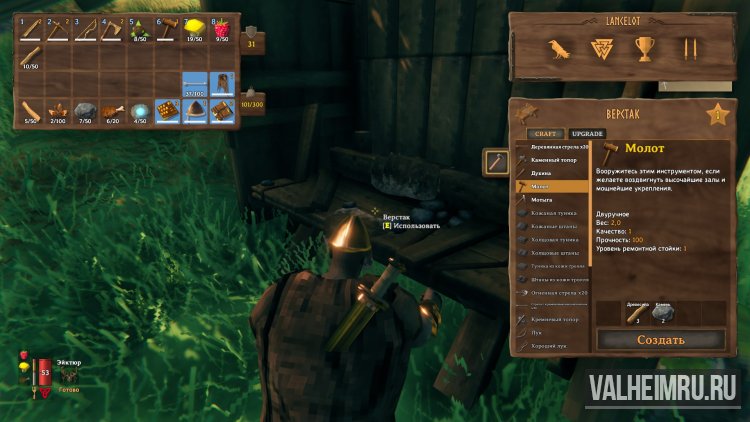Select the Хороший лук recipe
This screenshot has width=750, height=422.
tap(551, 345)
